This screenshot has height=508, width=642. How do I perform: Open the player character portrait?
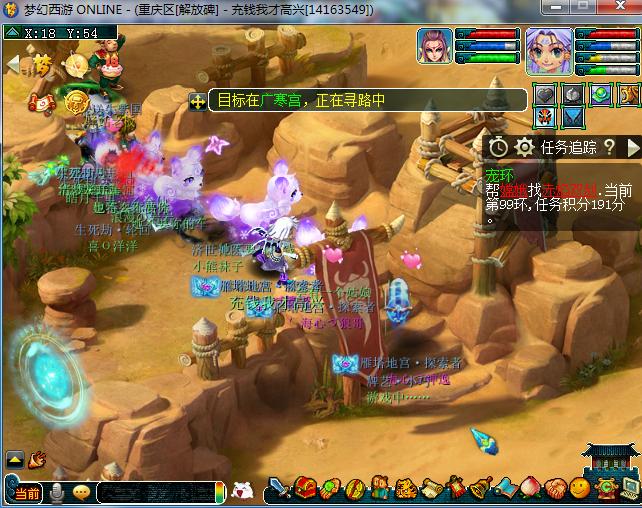[x=549, y=50]
